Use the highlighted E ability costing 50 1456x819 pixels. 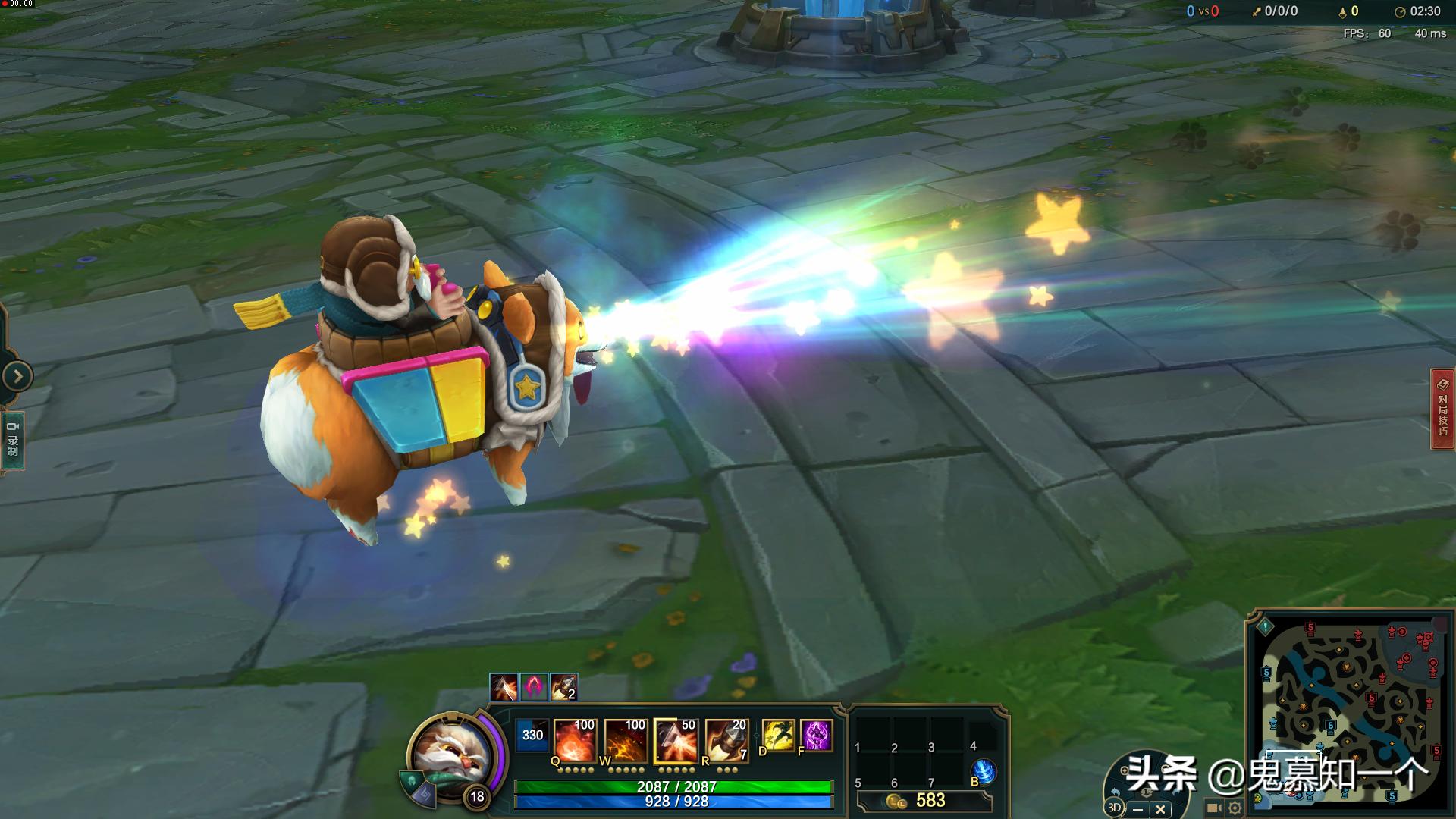[676, 740]
